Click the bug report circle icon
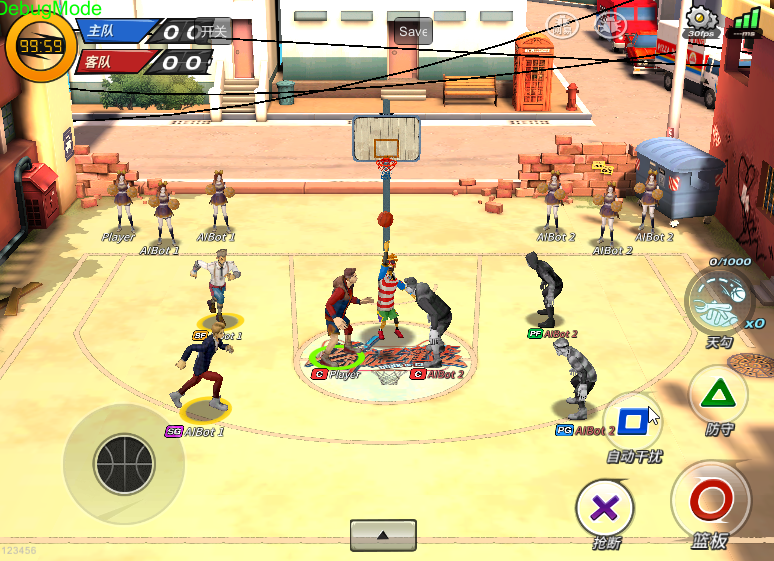 tap(610, 24)
